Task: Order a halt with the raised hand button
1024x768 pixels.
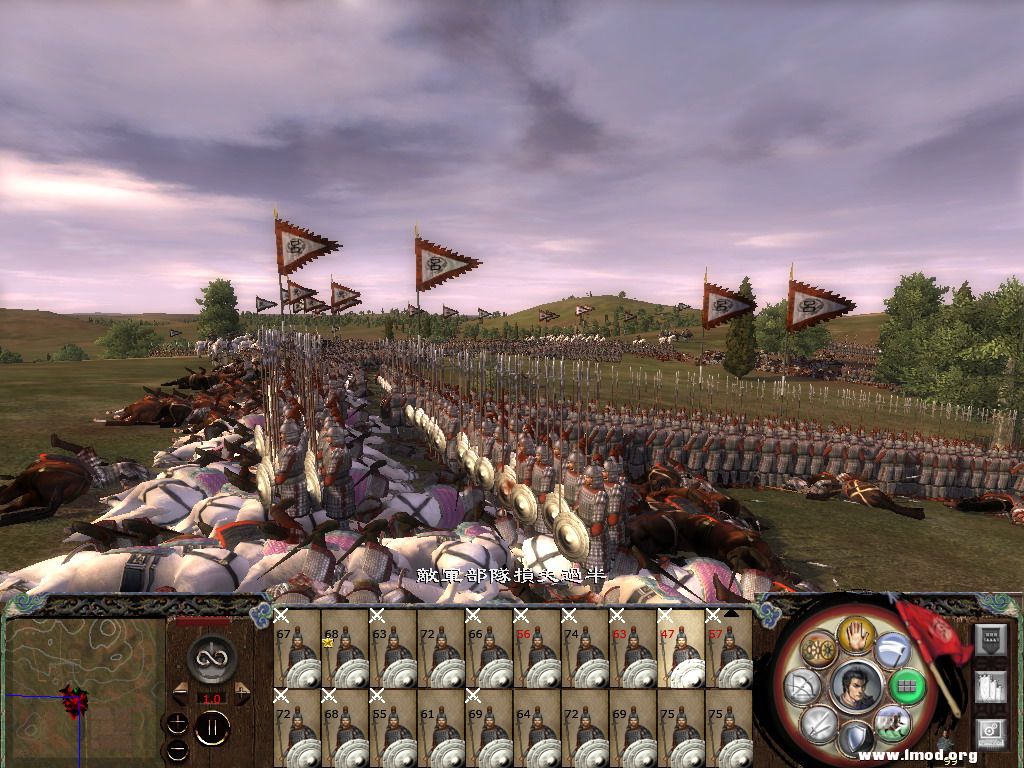Action: [856, 634]
